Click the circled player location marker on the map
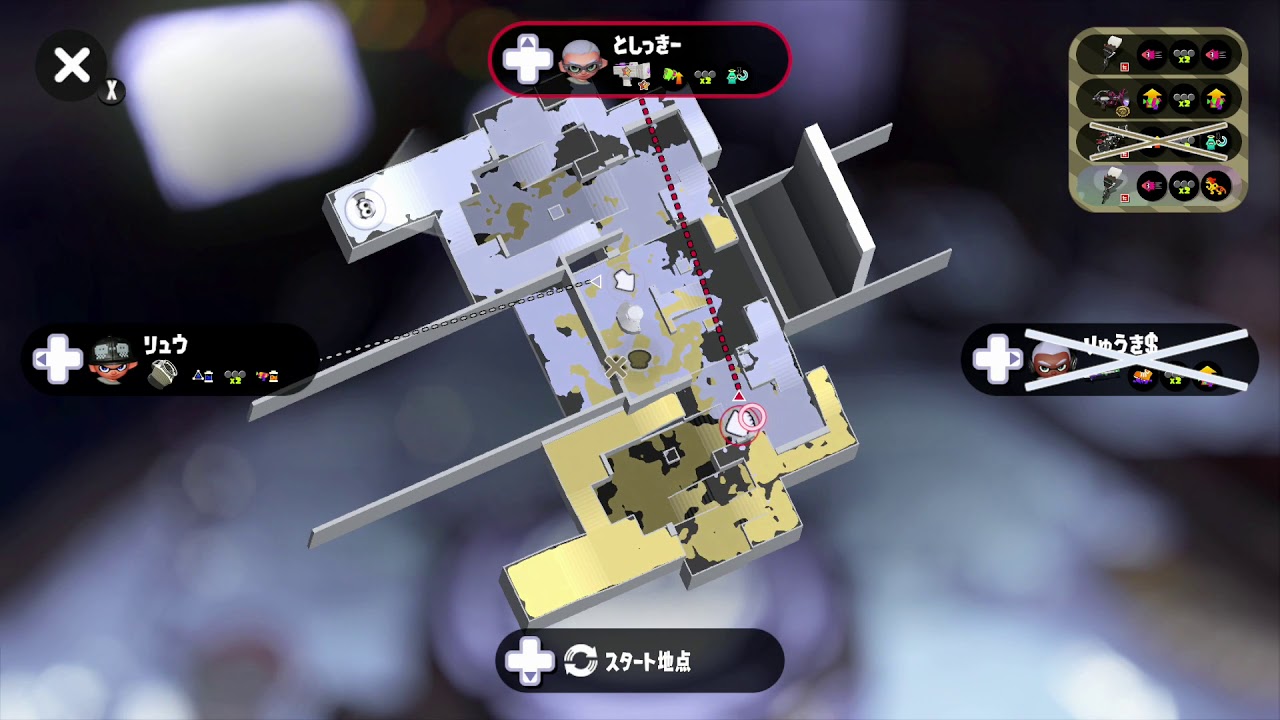This screenshot has width=1280, height=720. (x=740, y=423)
